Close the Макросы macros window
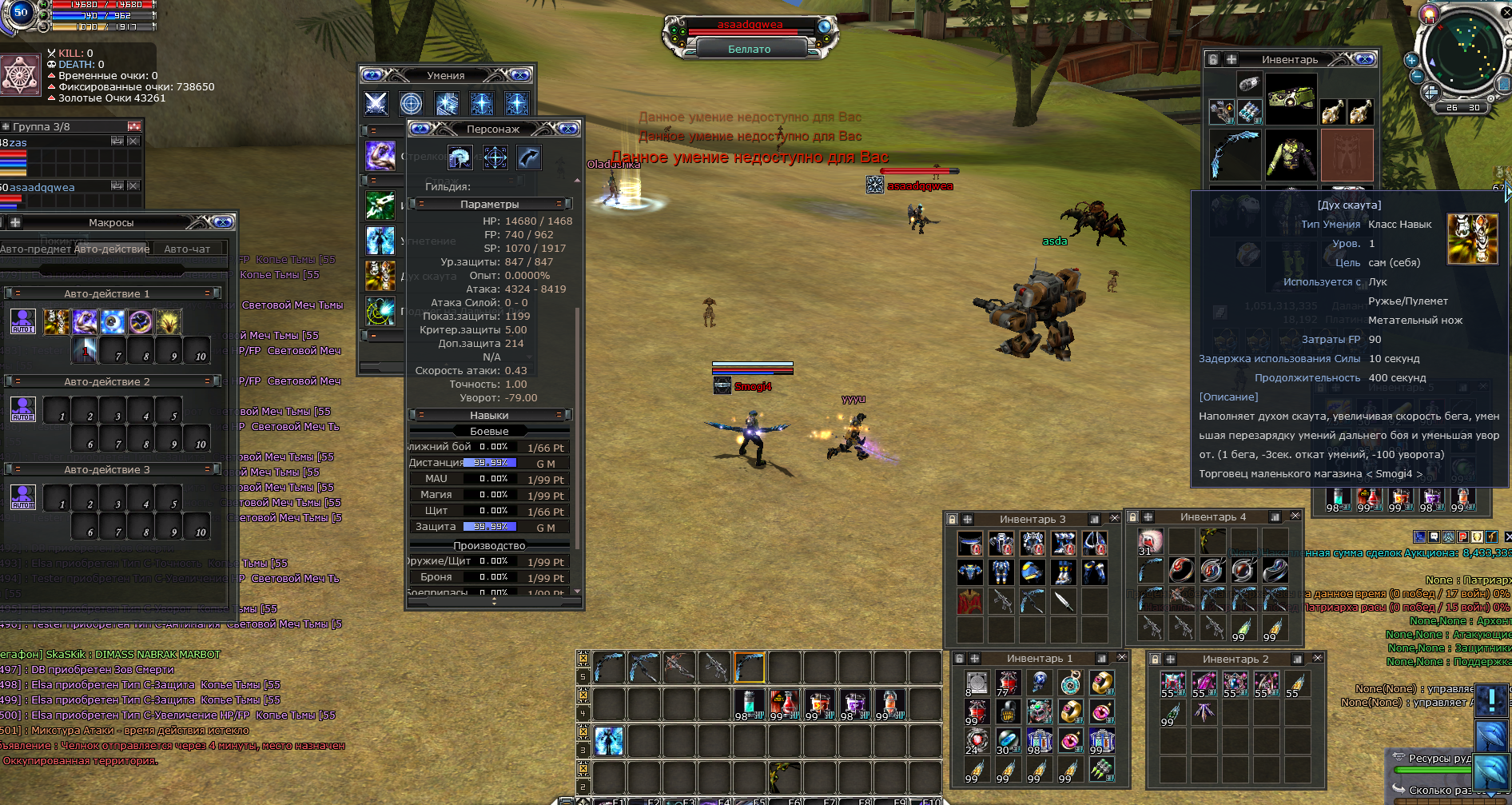Screen dimensions: 1512x805 click(x=223, y=222)
